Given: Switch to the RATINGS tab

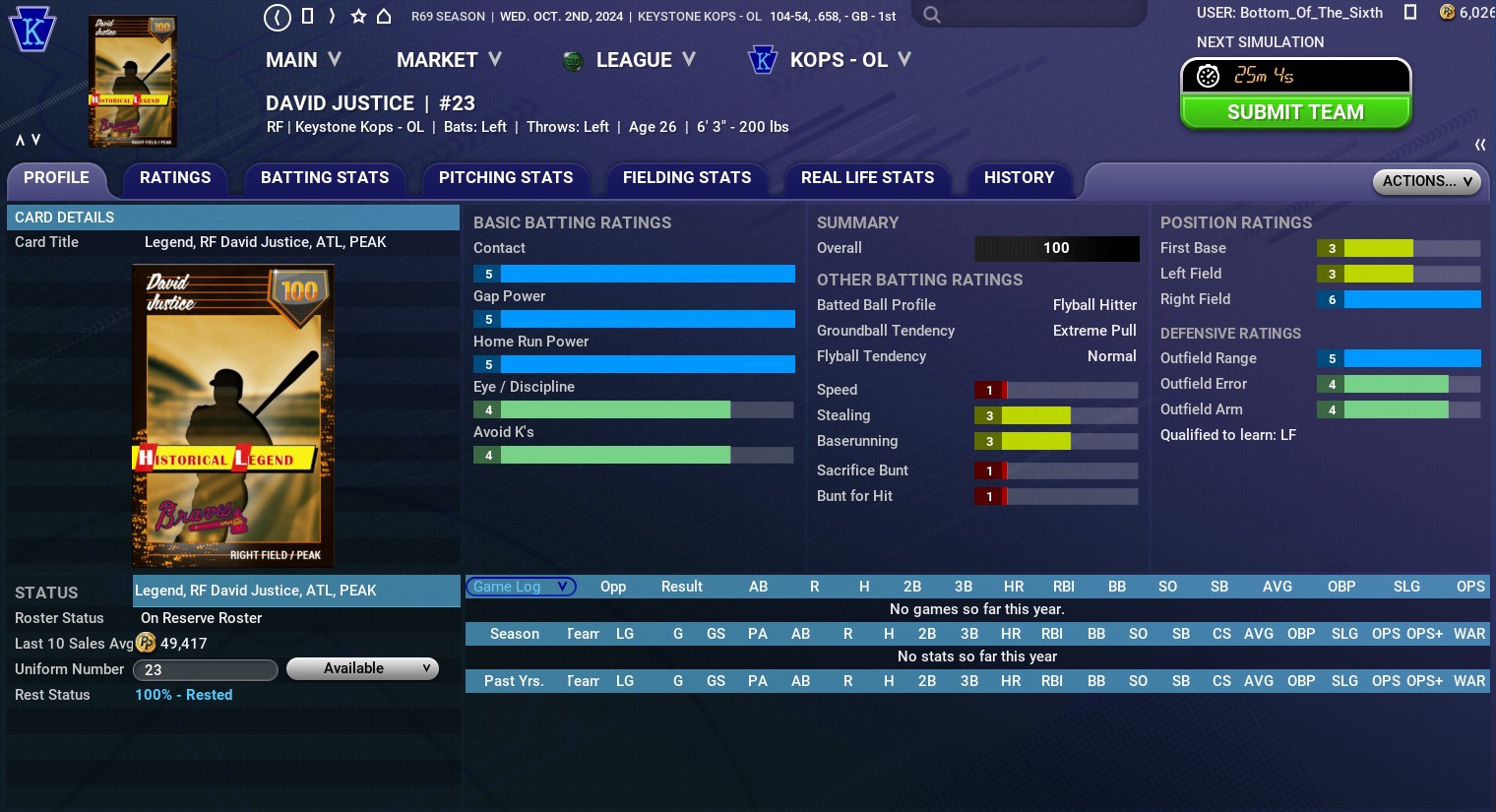Looking at the screenshot, I should [x=175, y=178].
